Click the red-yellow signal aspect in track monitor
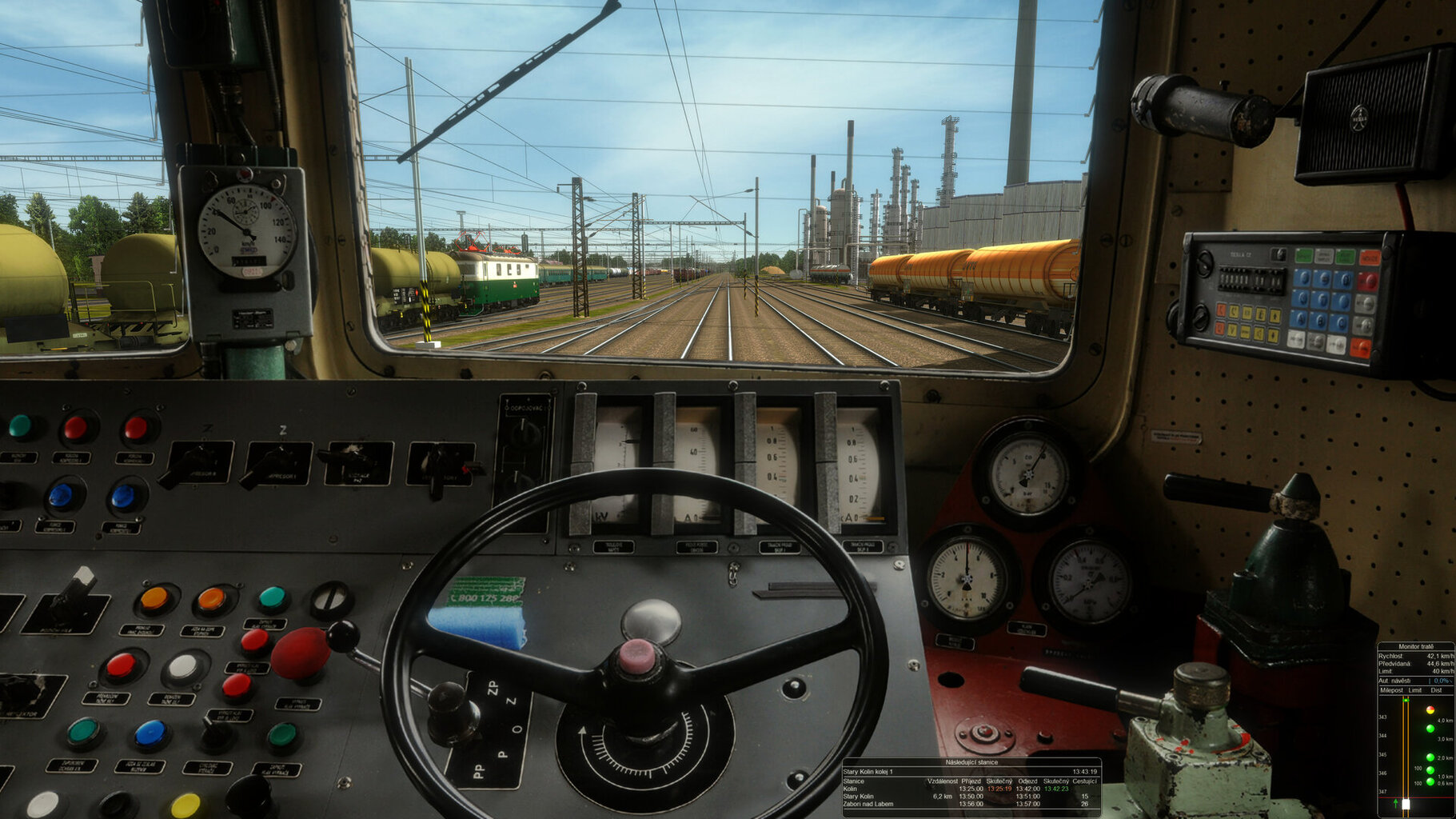Image resolution: width=1456 pixels, height=819 pixels. click(x=1430, y=709)
